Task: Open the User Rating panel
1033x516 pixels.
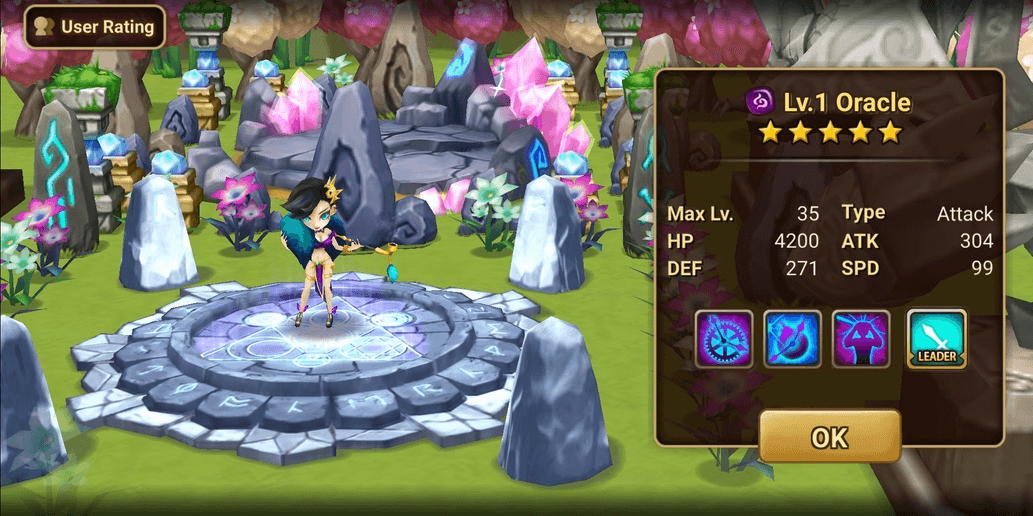Action: [95, 27]
